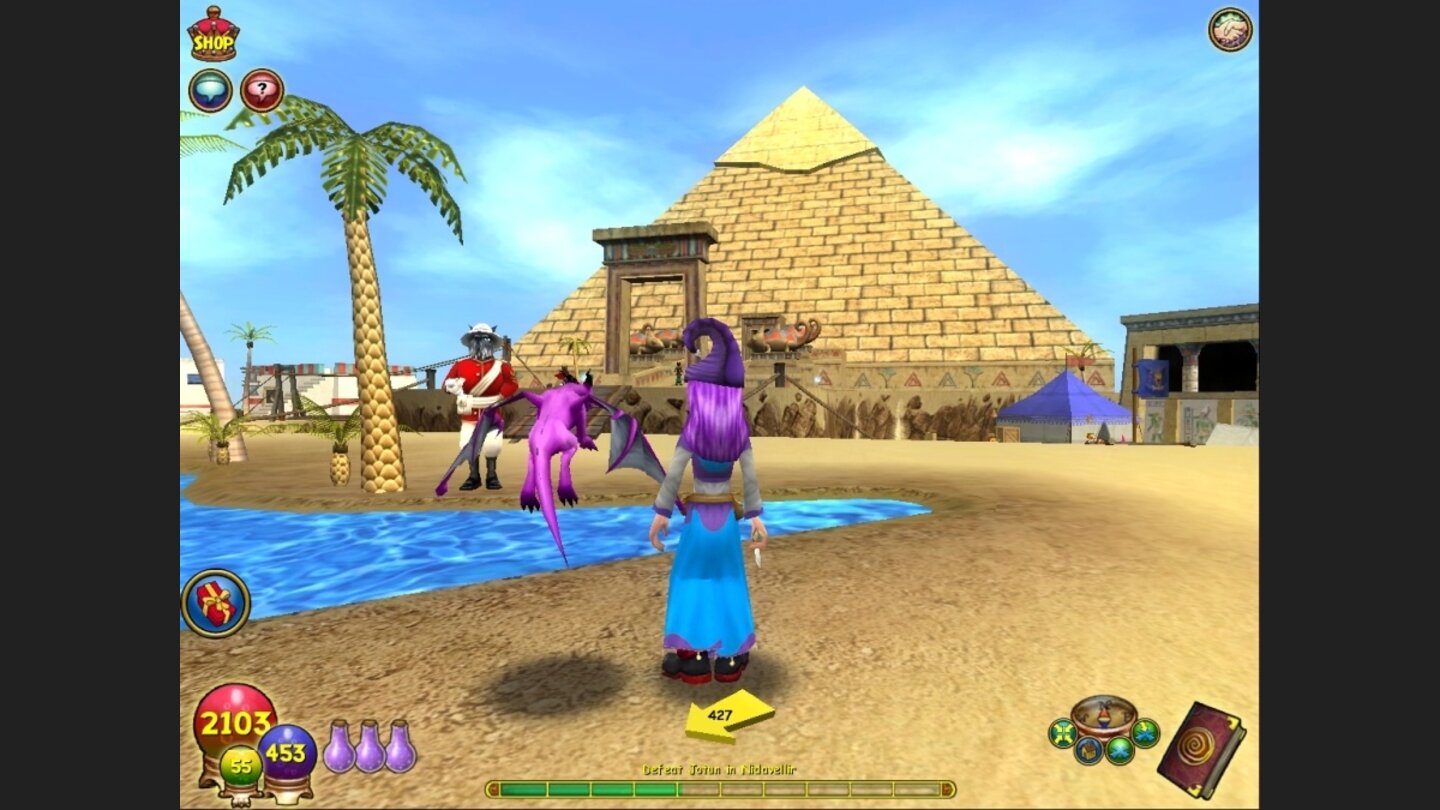
Task: Toggle map zoom with the left green arrows icon
Action: coord(1062,731)
